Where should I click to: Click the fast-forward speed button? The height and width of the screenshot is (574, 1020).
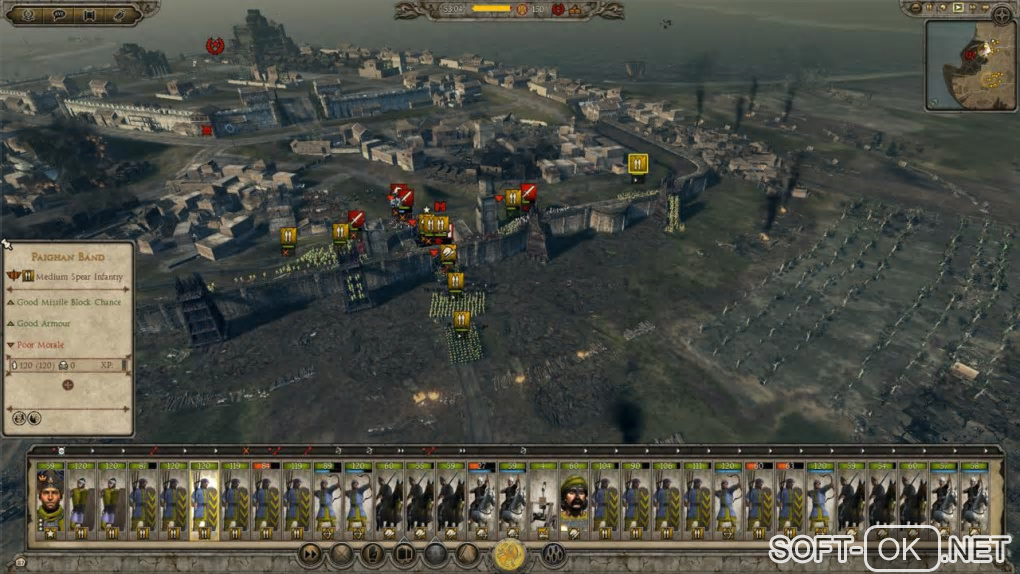[x=972, y=8]
